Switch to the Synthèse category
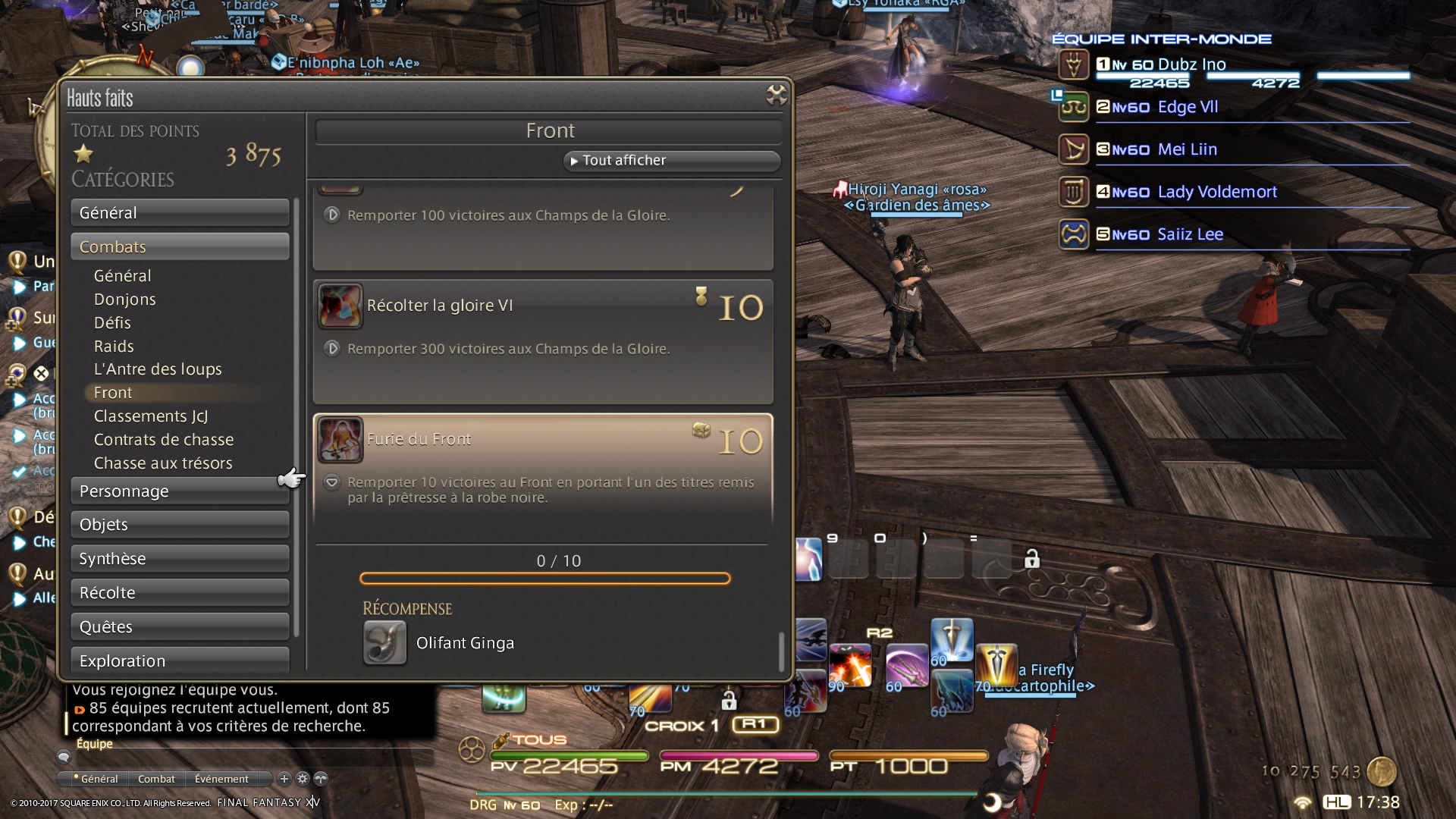Viewport: 1456px width, 819px height. [x=180, y=559]
